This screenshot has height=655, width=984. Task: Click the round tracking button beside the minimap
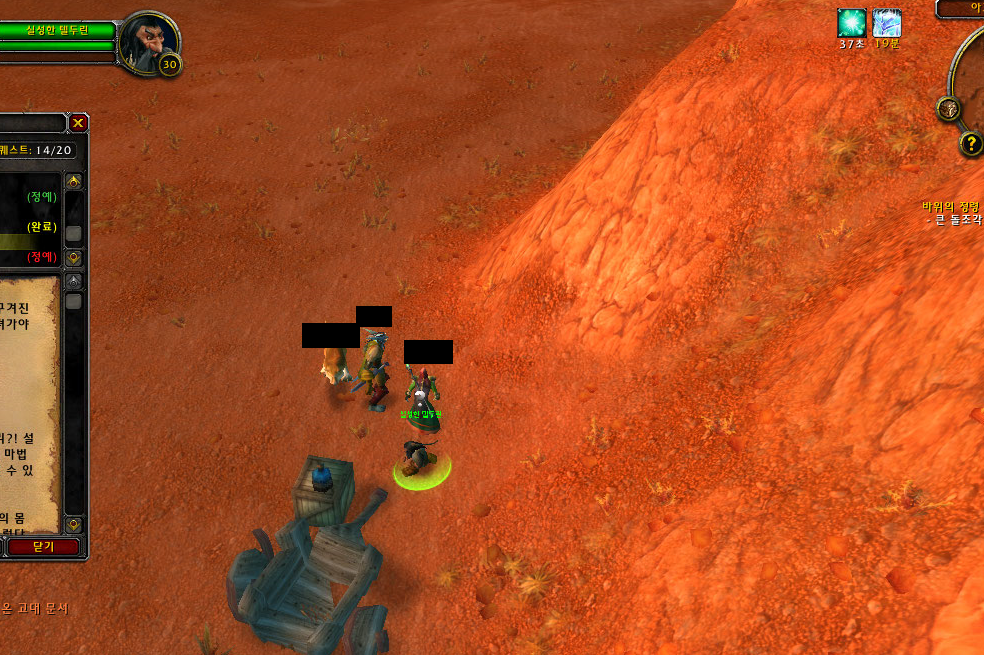[x=948, y=109]
